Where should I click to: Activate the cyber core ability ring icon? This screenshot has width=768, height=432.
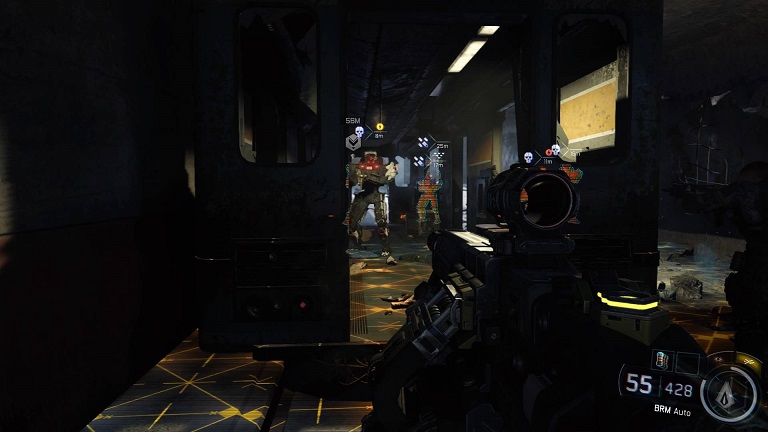(x=729, y=393)
